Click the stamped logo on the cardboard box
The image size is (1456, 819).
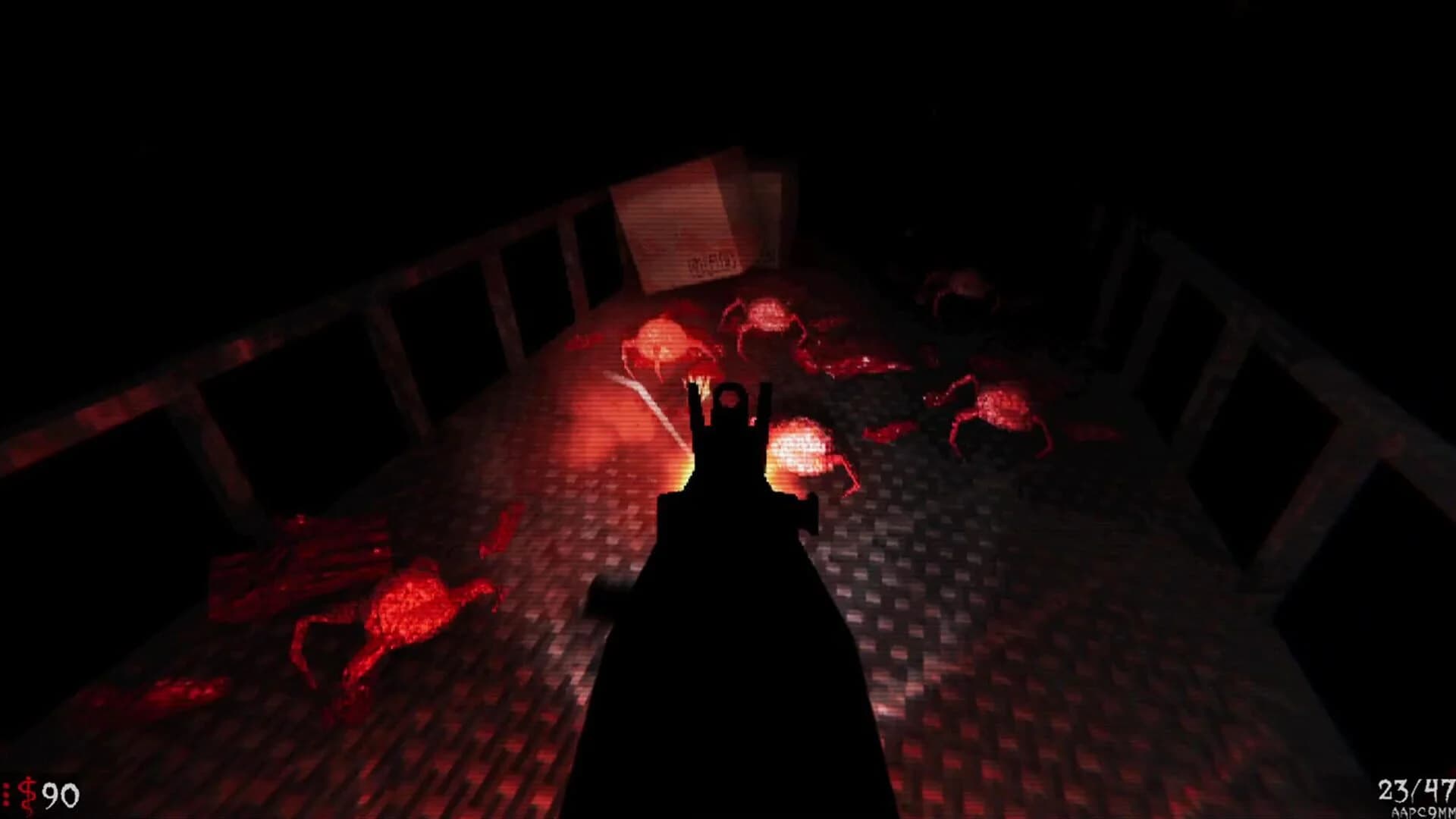tap(713, 262)
